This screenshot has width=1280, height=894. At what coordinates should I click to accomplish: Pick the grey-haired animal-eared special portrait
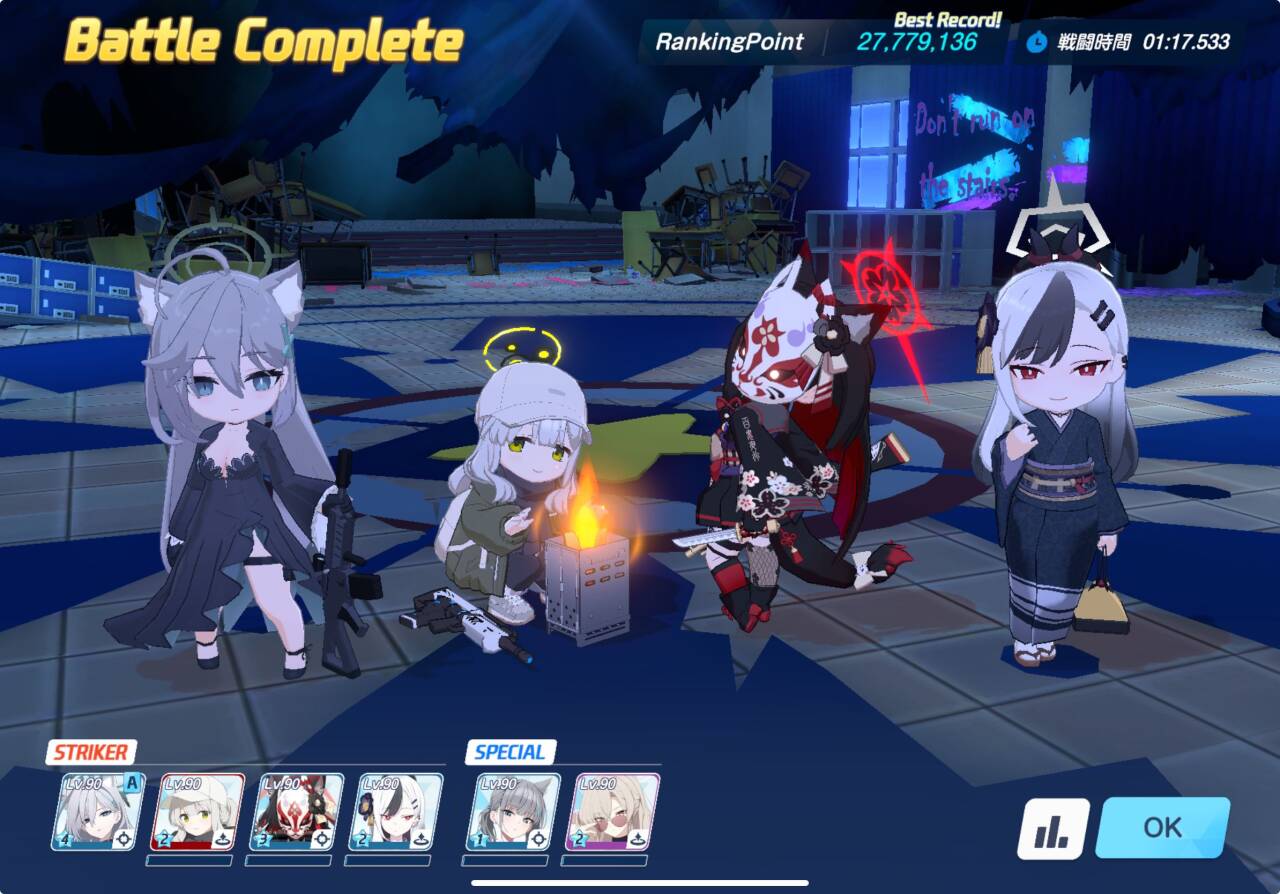(513, 812)
